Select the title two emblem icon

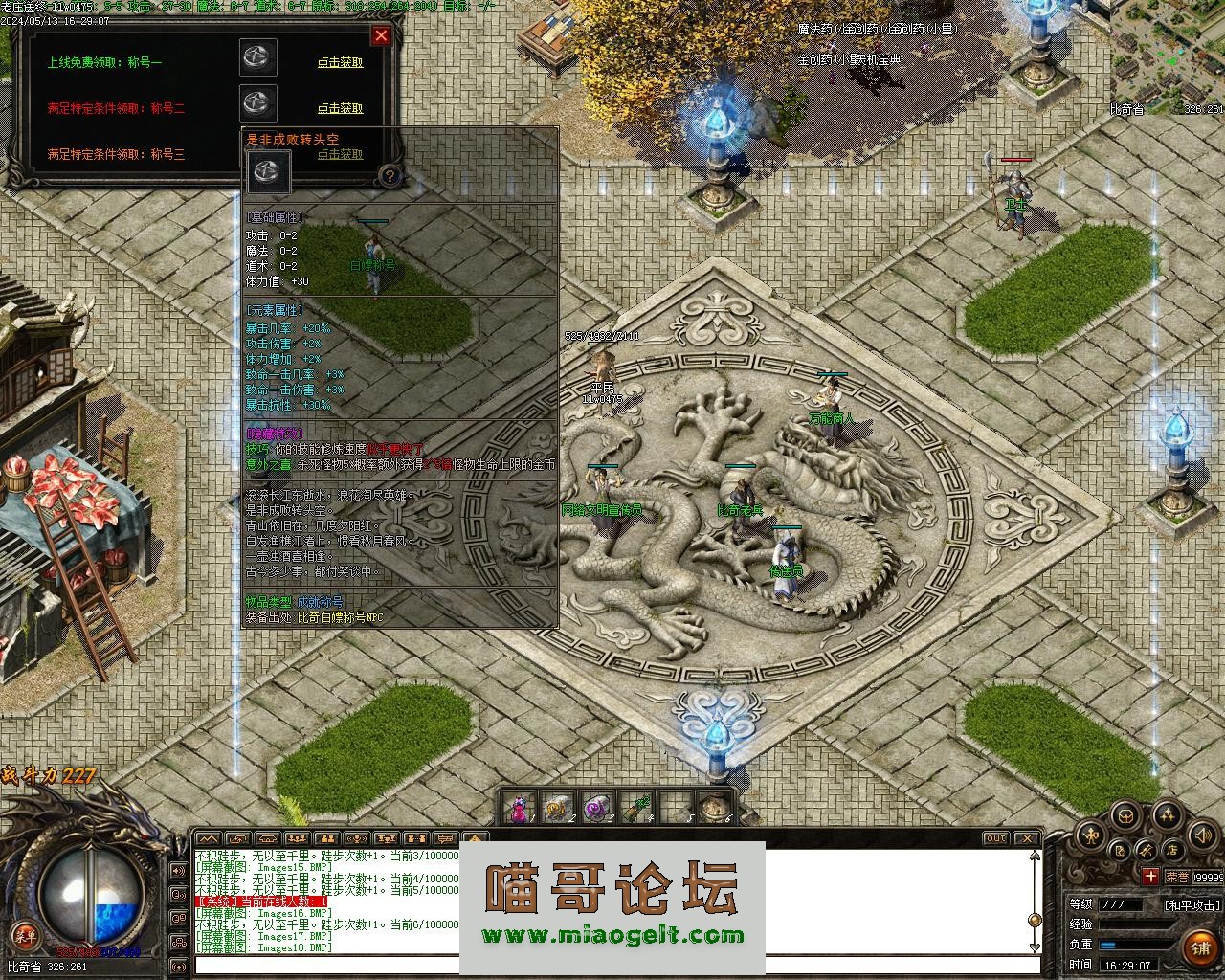click(258, 102)
